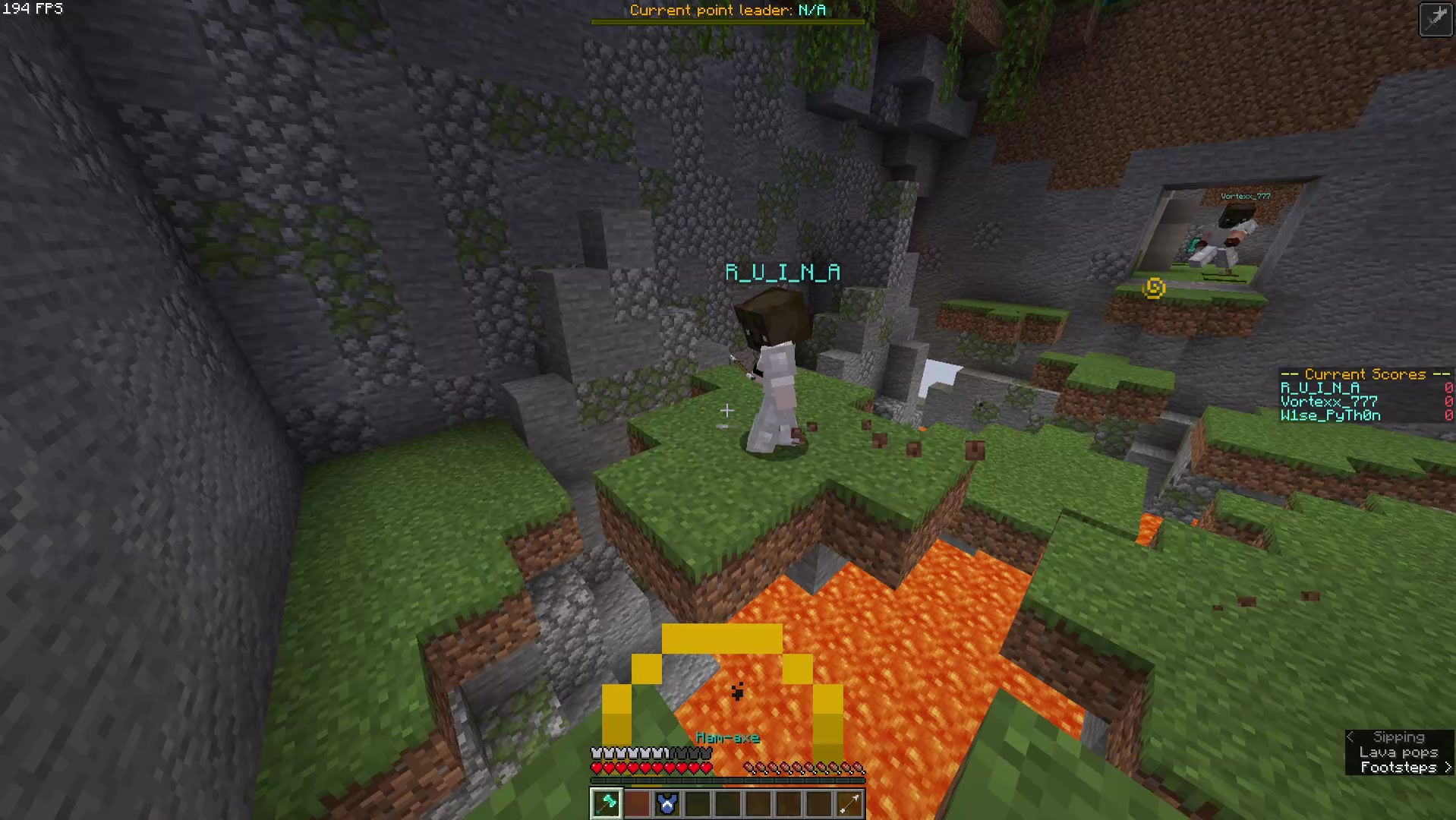This screenshot has height=820, width=1456.
Task: Toggle the 194 FPS counter display
Action: 33,9
